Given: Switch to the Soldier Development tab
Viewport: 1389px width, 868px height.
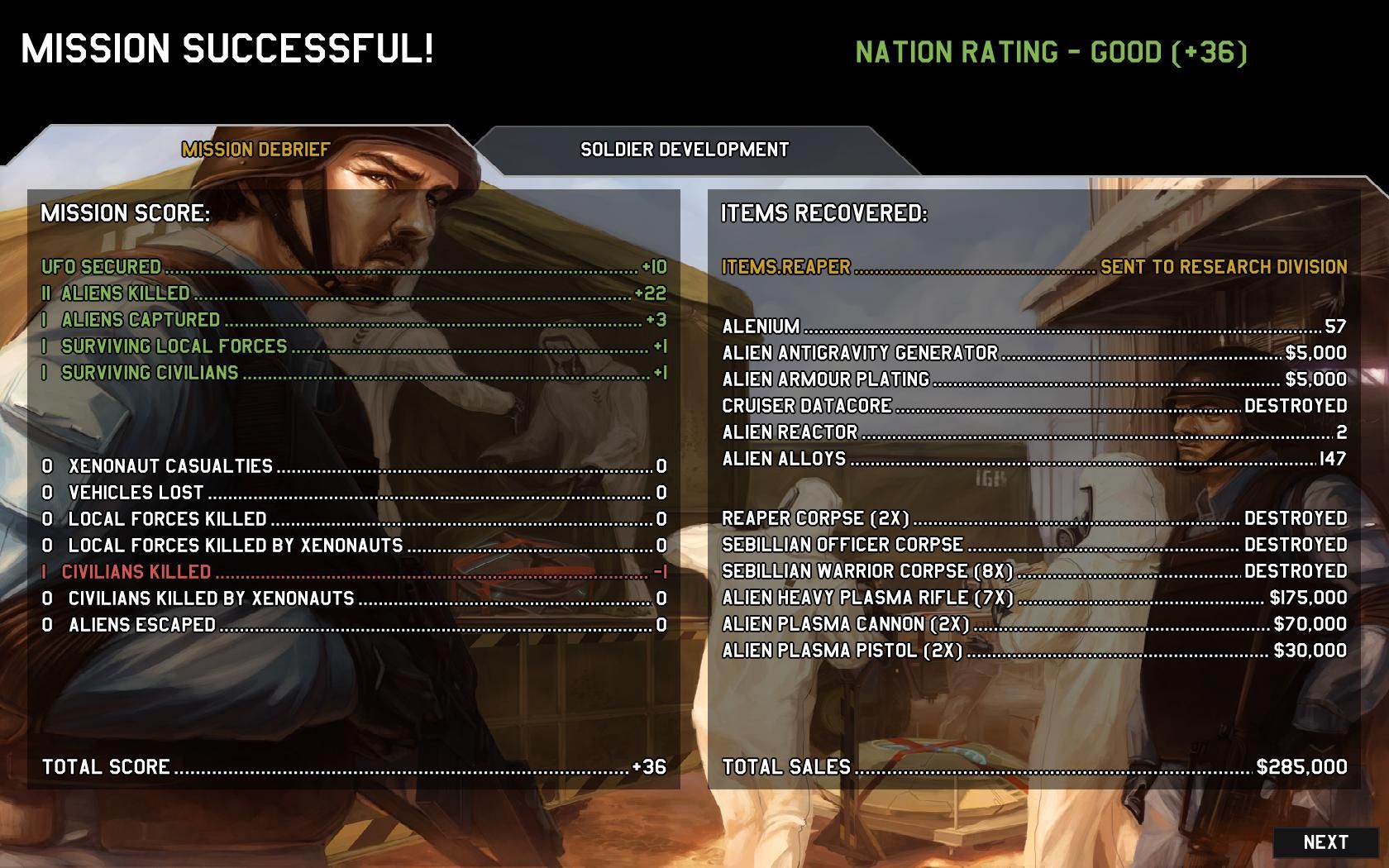Looking at the screenshot, I should (x=685, y=150).
